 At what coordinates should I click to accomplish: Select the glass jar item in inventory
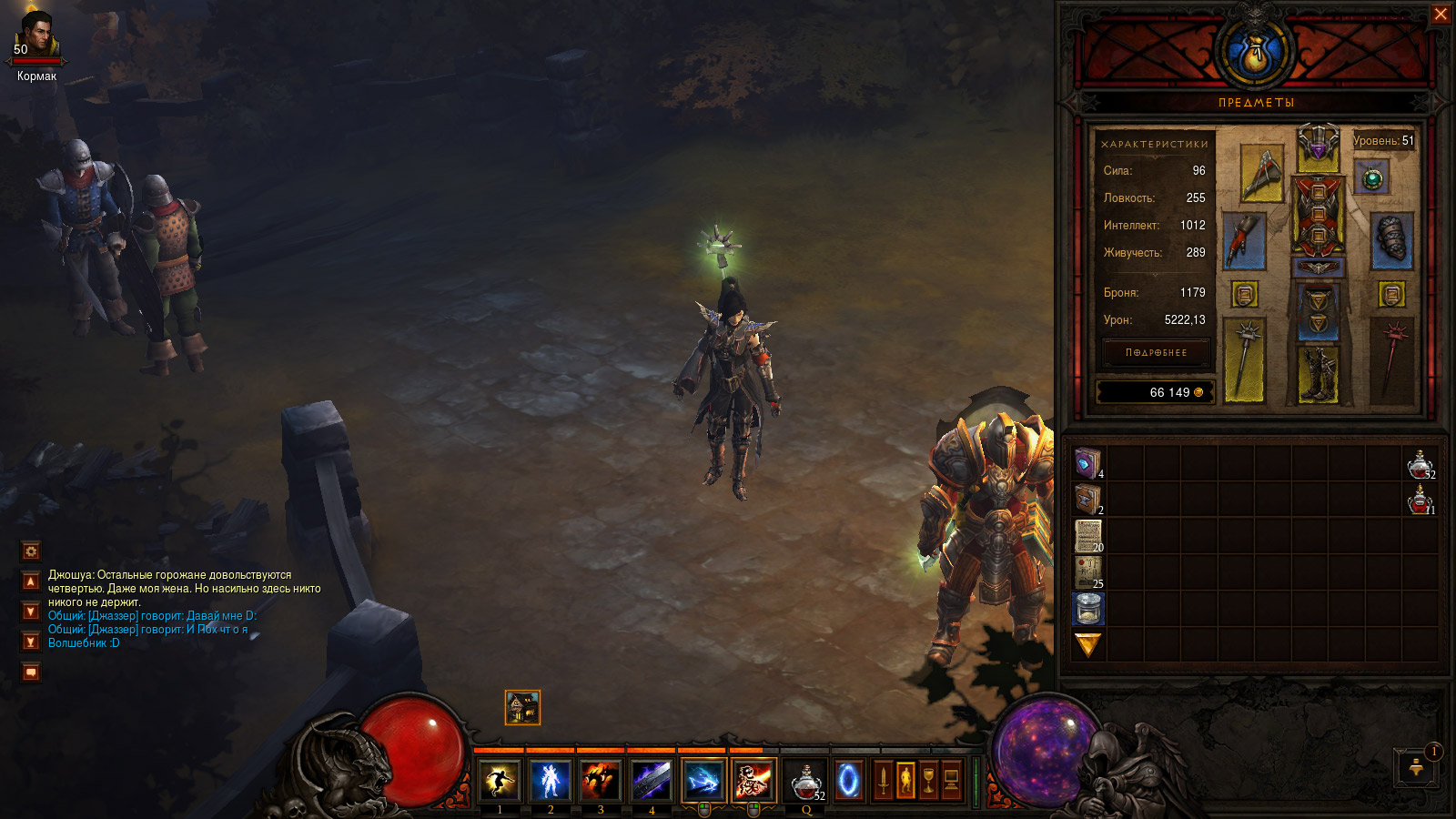(1088, 608)
